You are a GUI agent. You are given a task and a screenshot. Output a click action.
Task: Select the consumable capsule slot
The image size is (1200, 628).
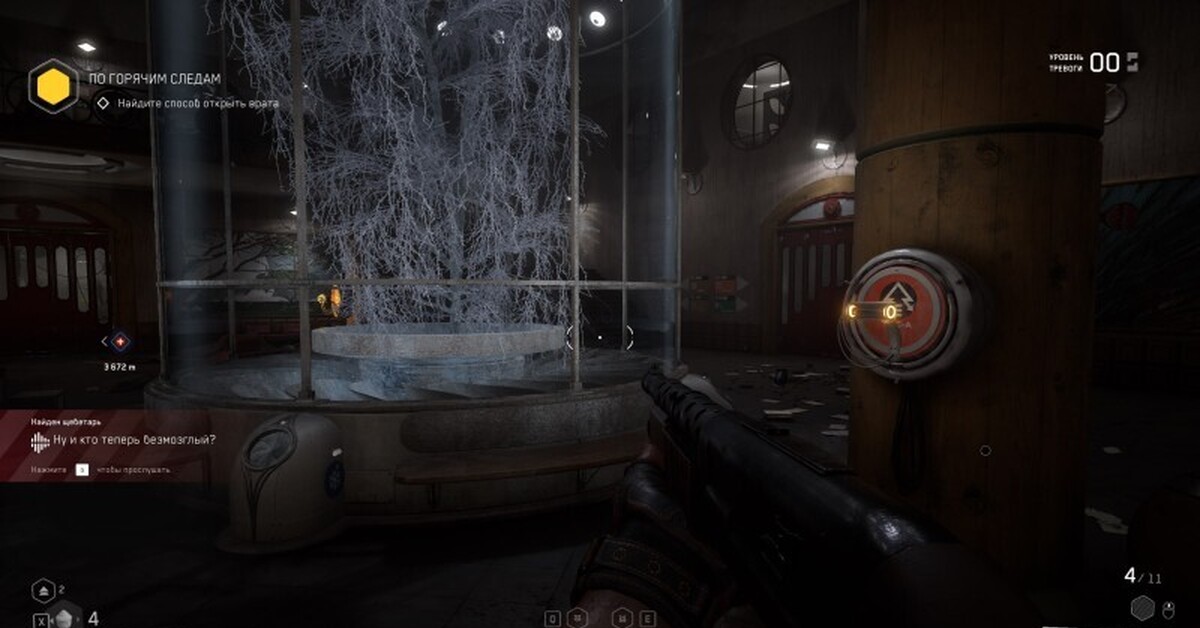click(x=65, y=618)
